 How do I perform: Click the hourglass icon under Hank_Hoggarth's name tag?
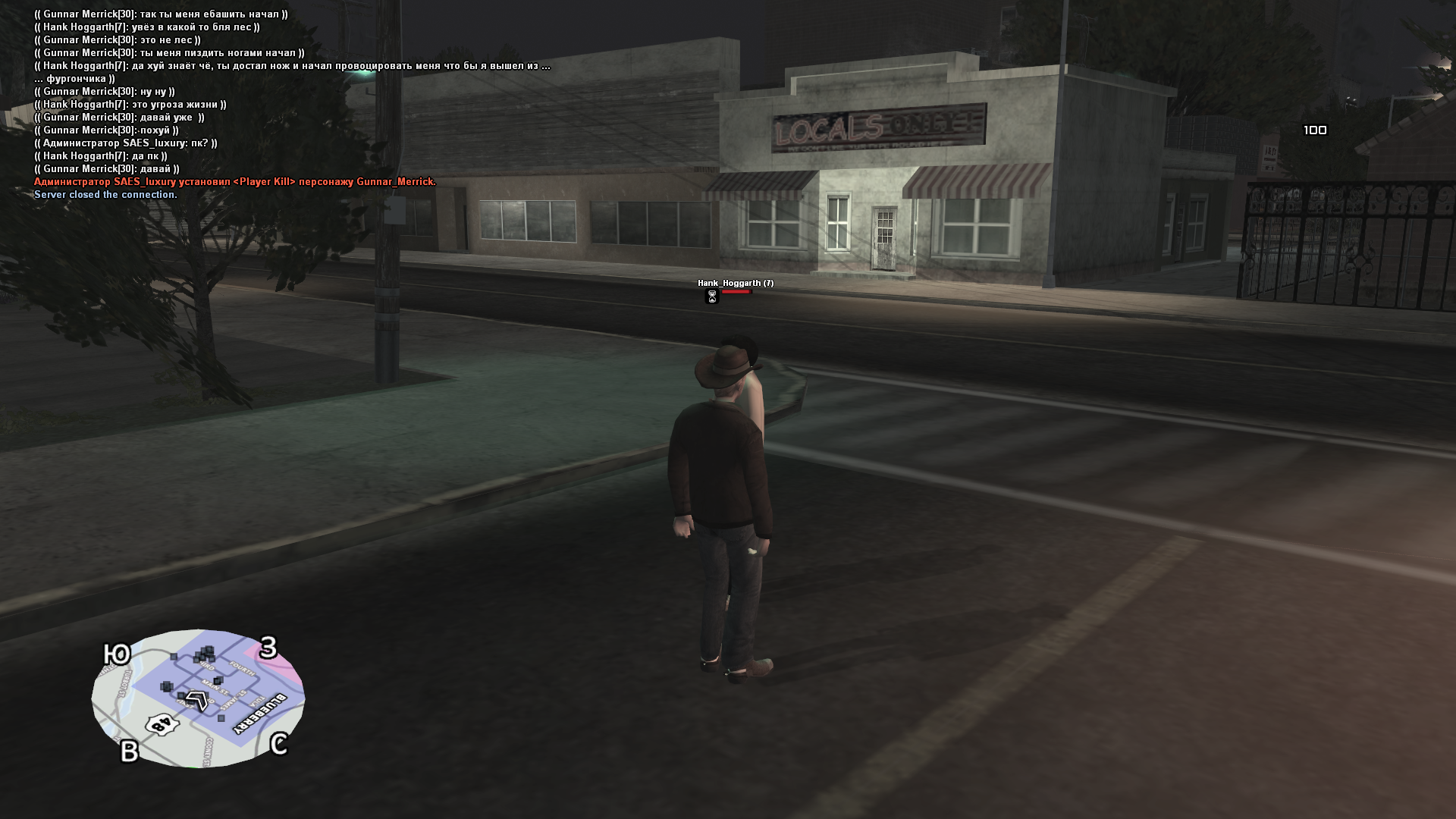[x=711, y=297]
